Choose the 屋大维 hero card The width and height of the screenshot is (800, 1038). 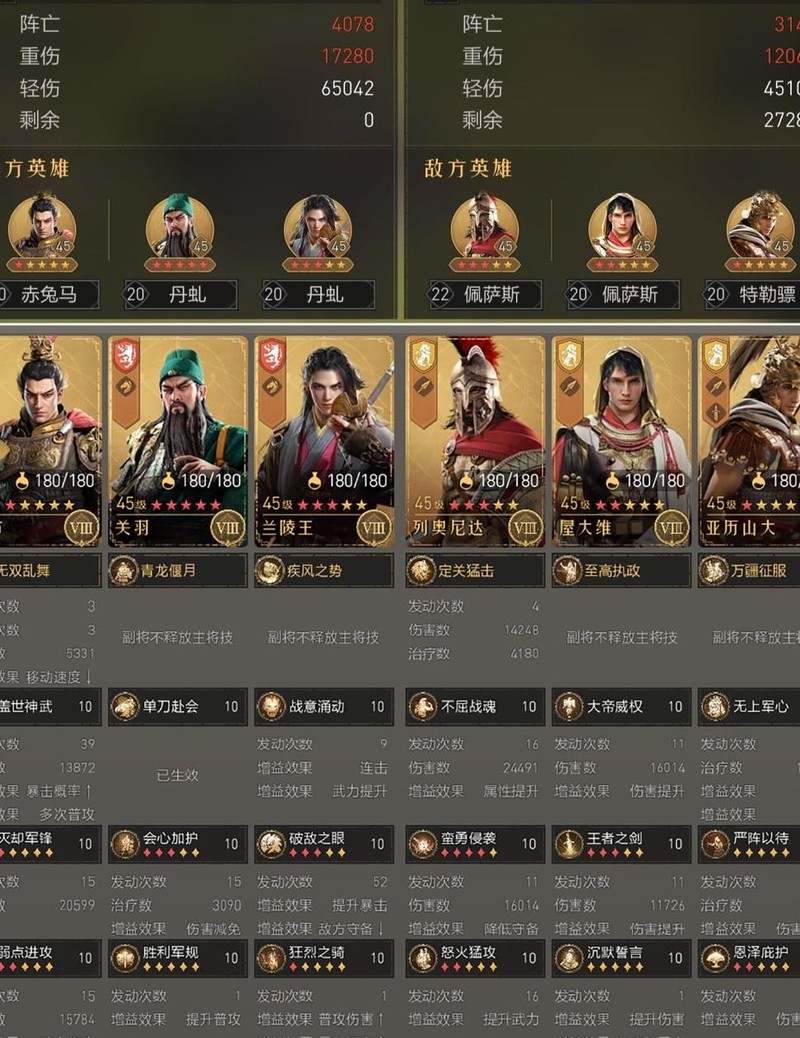[x=621, y=440]
